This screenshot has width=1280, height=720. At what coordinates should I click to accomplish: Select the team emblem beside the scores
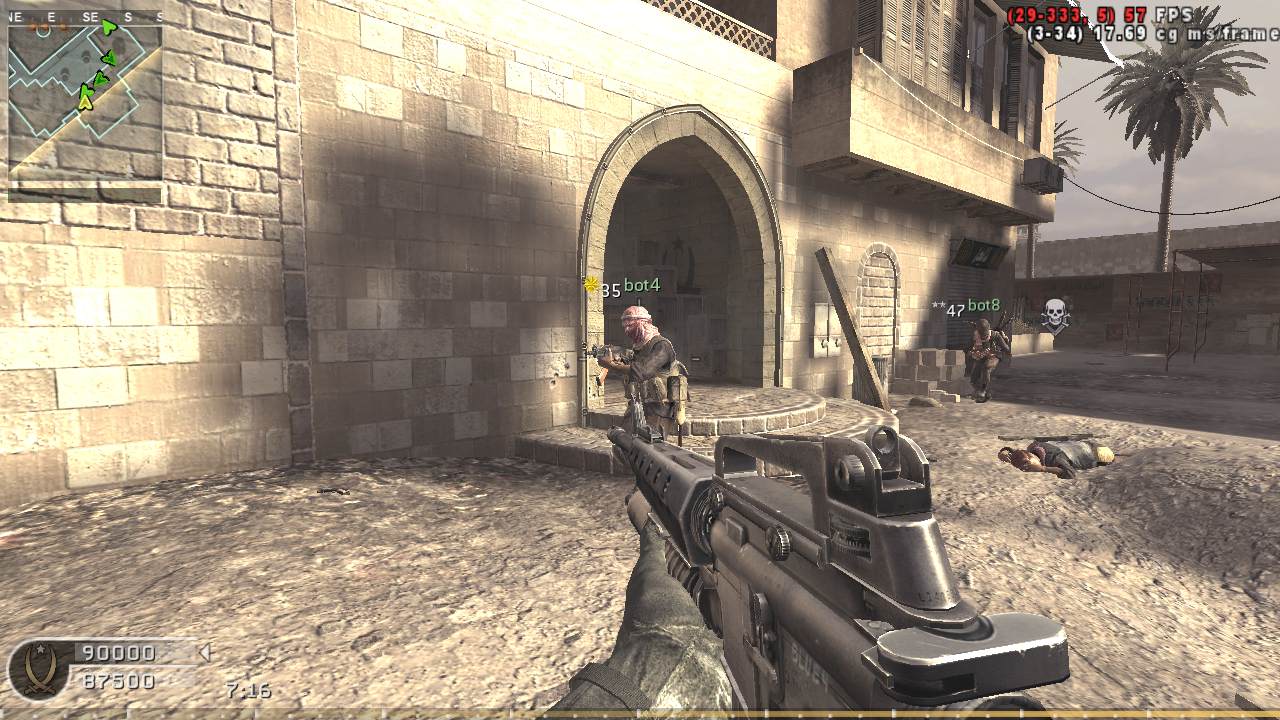(39, 668)
